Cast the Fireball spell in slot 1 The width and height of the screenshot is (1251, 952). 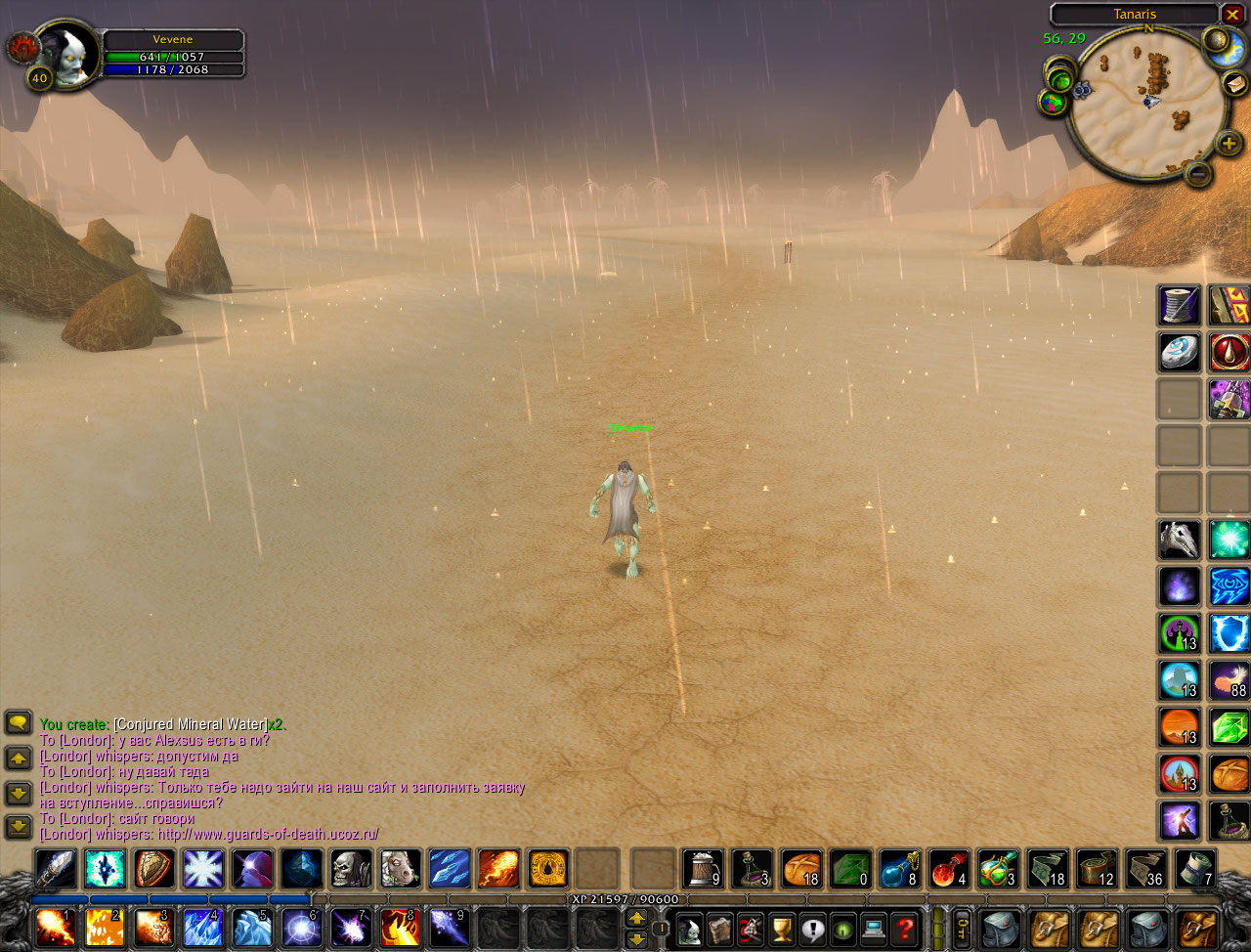coord(55,928)
